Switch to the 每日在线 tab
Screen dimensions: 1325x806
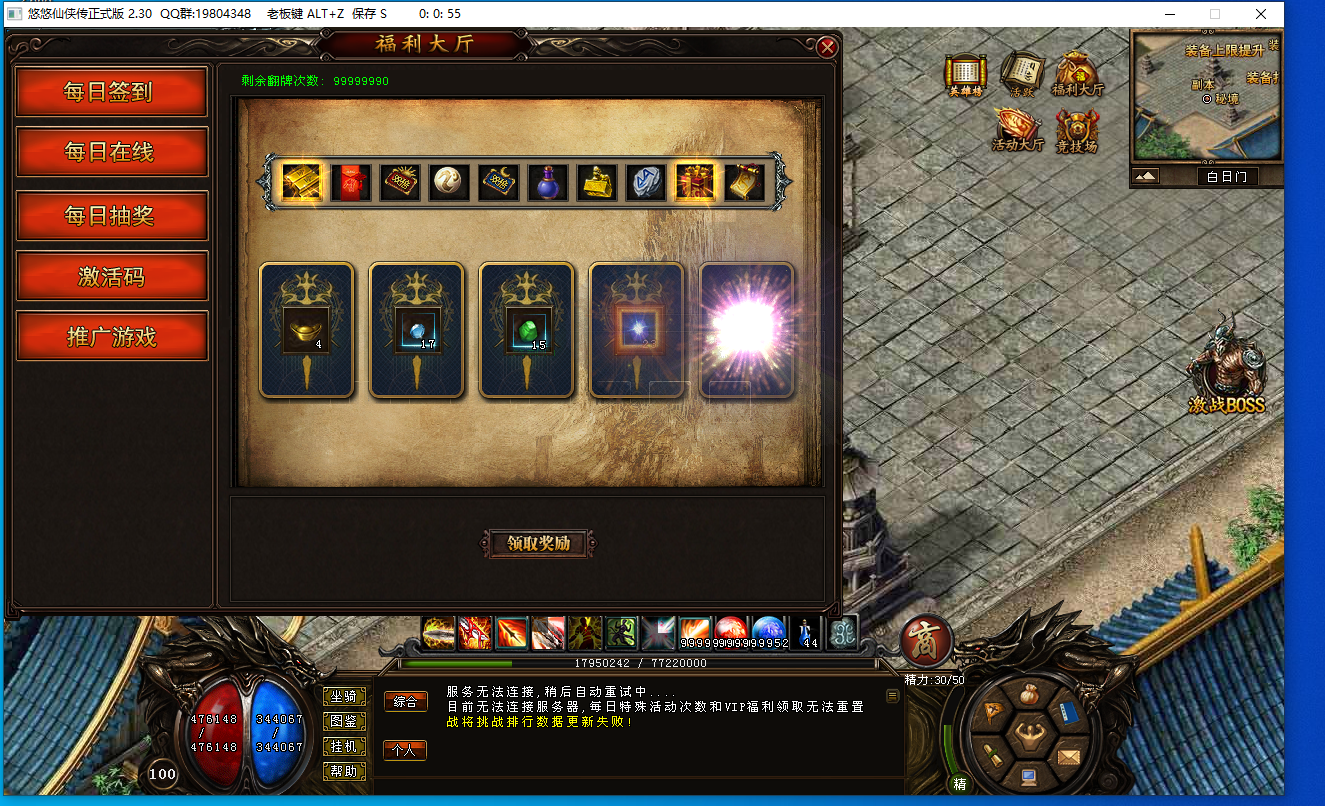pos(111,152)
